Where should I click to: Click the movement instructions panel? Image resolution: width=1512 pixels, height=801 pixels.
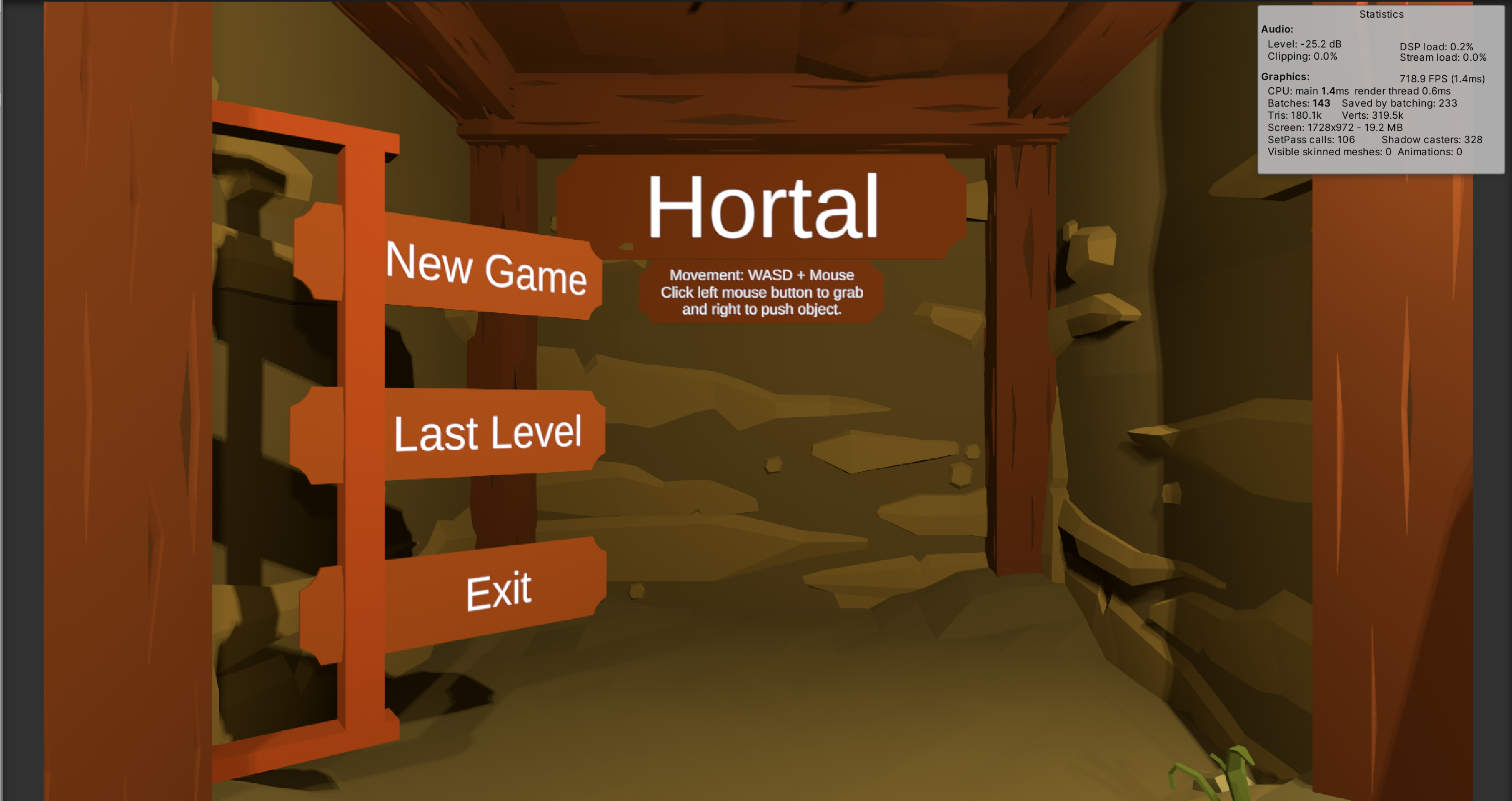click(762, 292)
